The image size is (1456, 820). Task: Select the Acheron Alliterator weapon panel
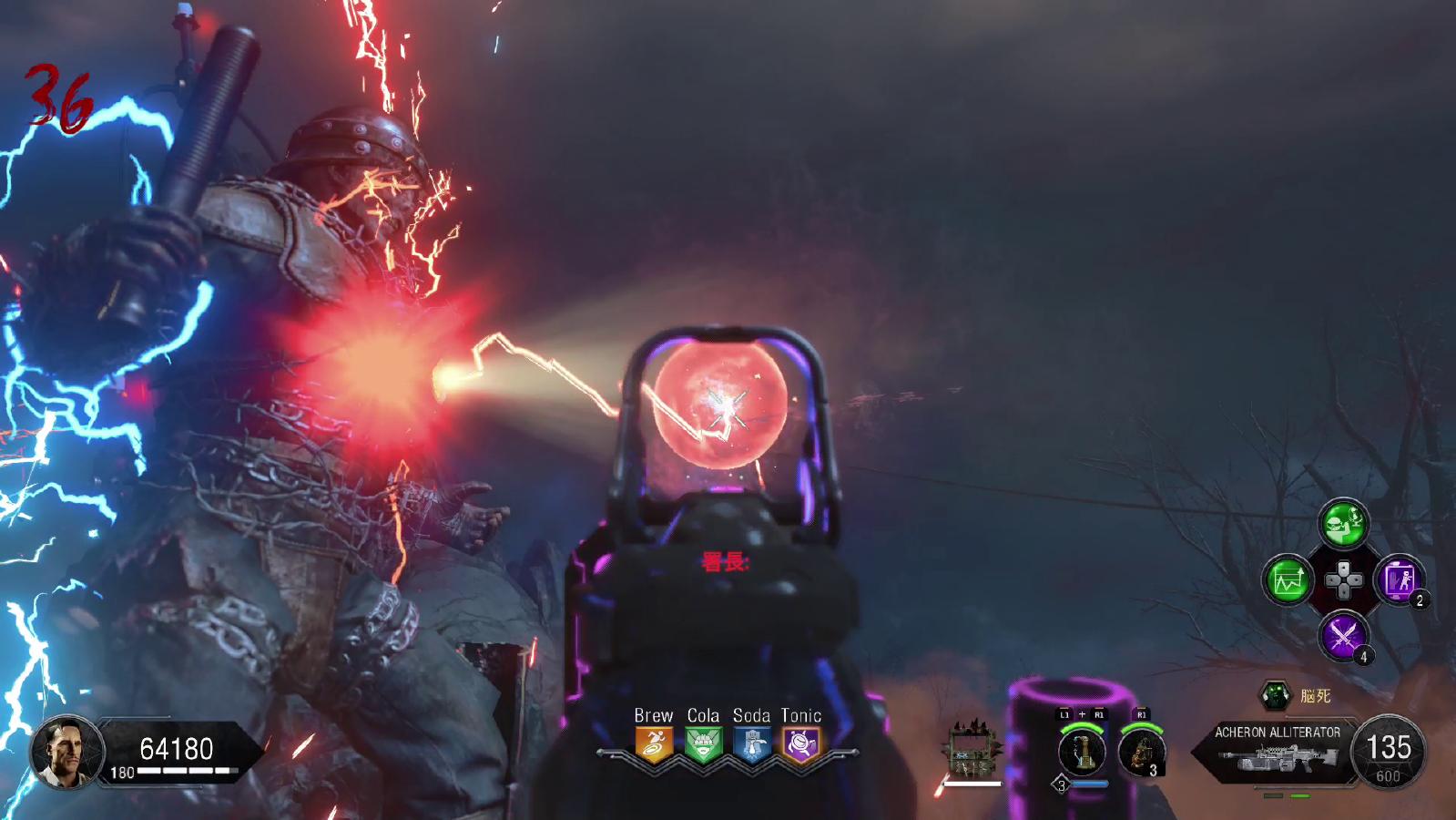1278,751
